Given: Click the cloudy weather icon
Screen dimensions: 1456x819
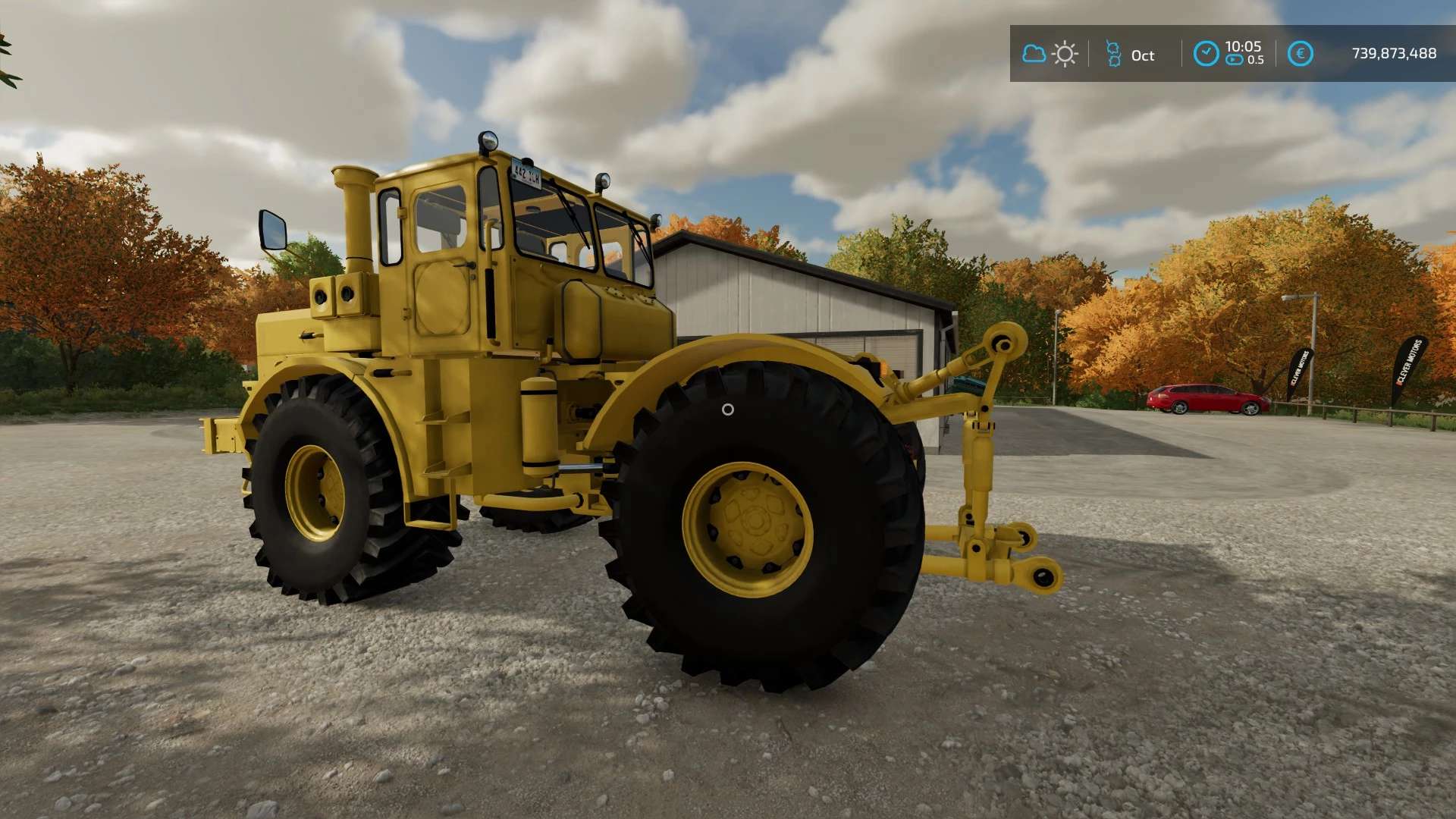Looking at the screenshot, I should 1034,54.
